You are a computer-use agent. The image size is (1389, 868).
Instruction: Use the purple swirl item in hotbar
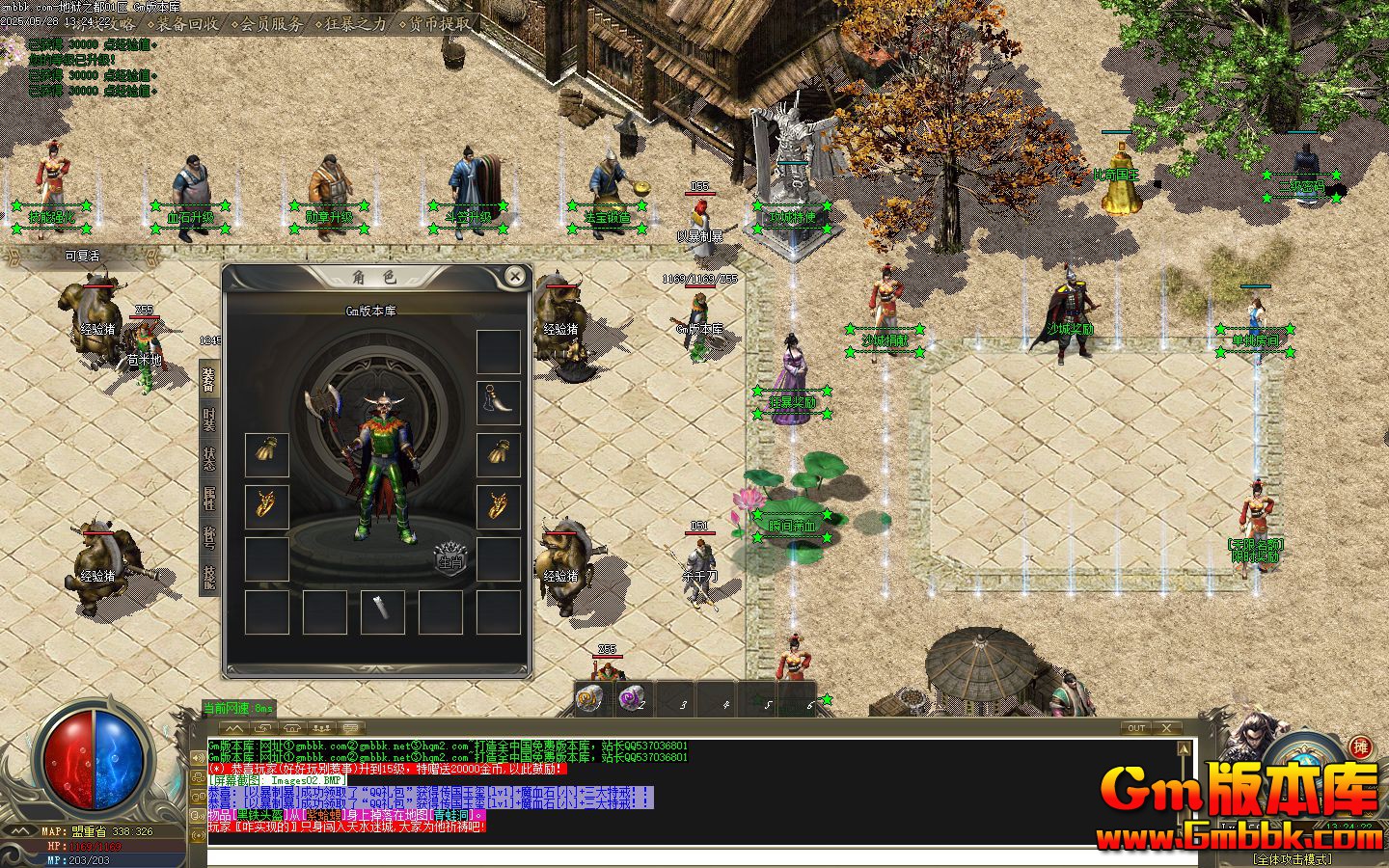click(x=632, y=697)
